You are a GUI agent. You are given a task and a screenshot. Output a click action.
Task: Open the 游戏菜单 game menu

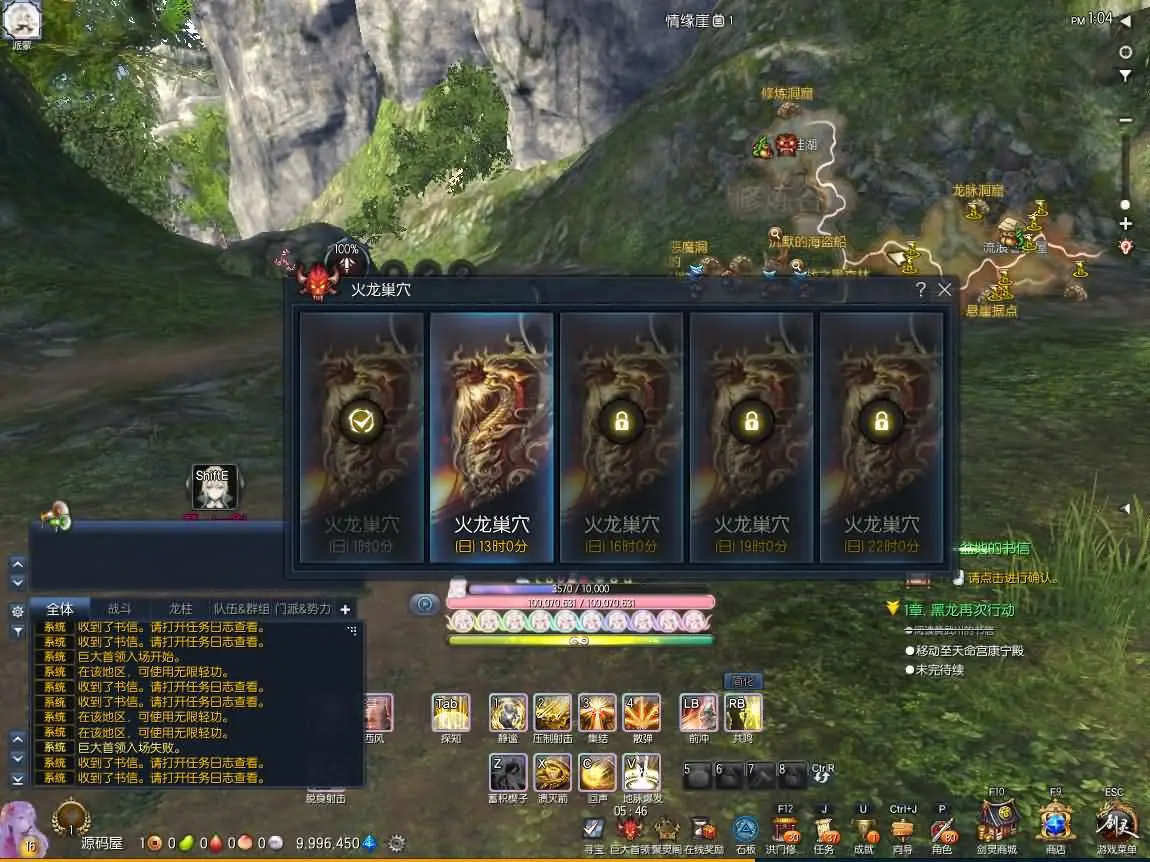1115,826
